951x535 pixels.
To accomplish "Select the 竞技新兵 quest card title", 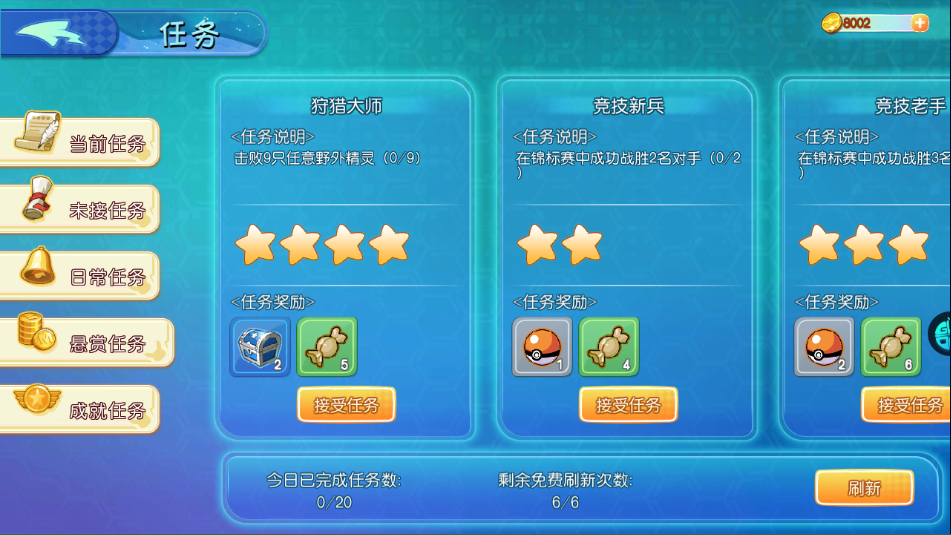I will (628, 106).
